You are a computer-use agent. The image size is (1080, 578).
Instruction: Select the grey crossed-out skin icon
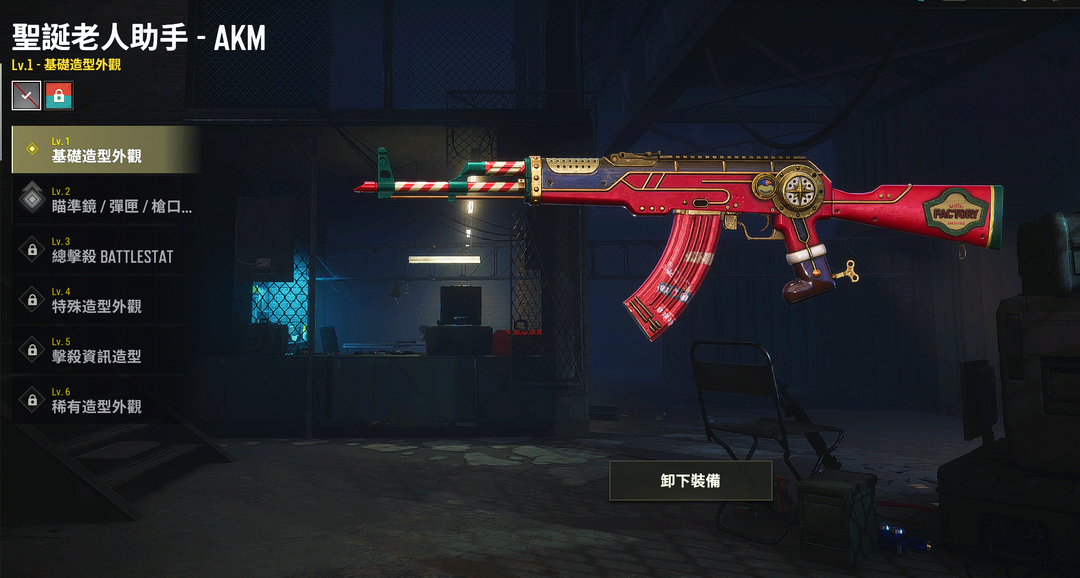point(26,95)
